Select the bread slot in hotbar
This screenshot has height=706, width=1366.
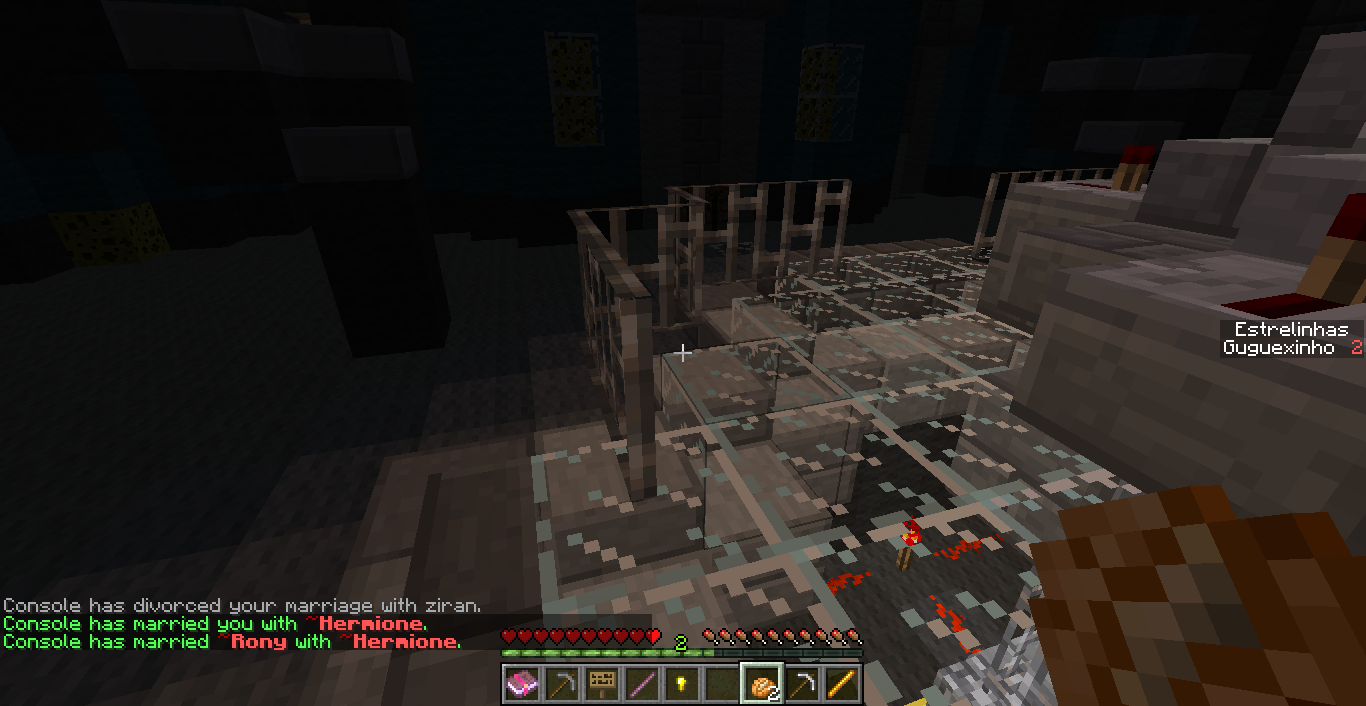tap(761, 685)
